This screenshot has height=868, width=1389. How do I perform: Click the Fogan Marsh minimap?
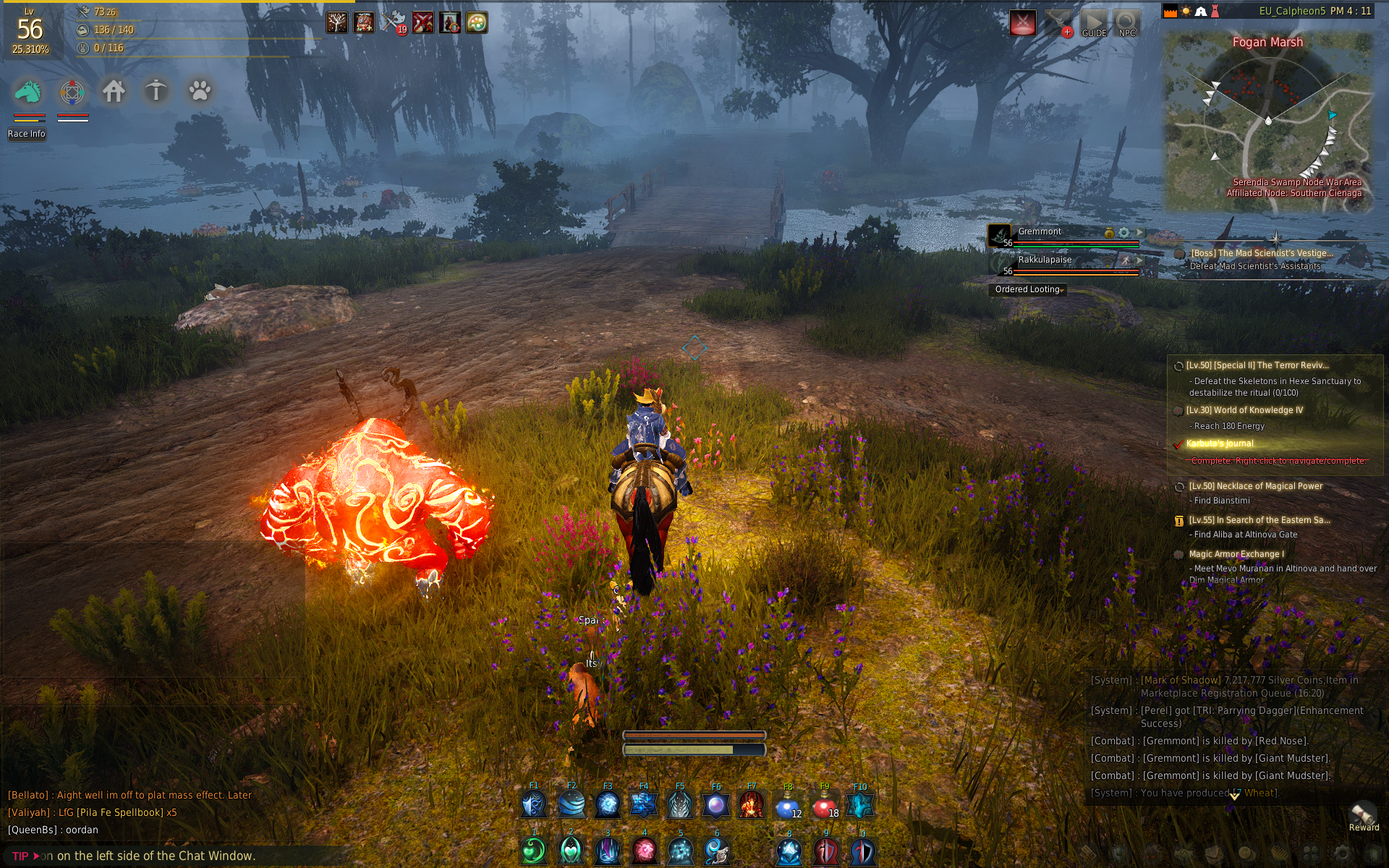pyautogui.click(x=1267, y=119)
